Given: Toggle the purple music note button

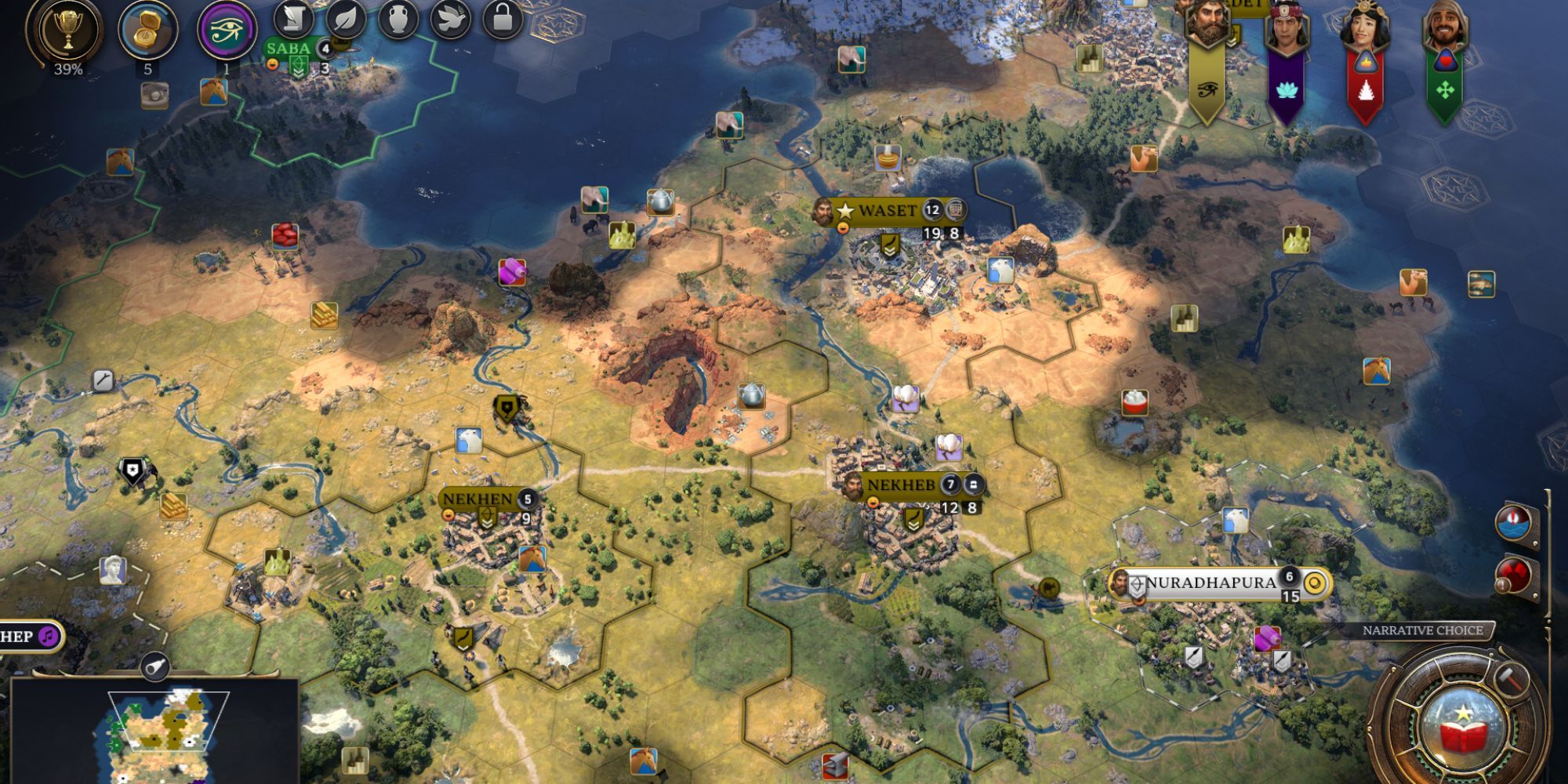Looking at the screenshot, I should [x=49, y=637].
